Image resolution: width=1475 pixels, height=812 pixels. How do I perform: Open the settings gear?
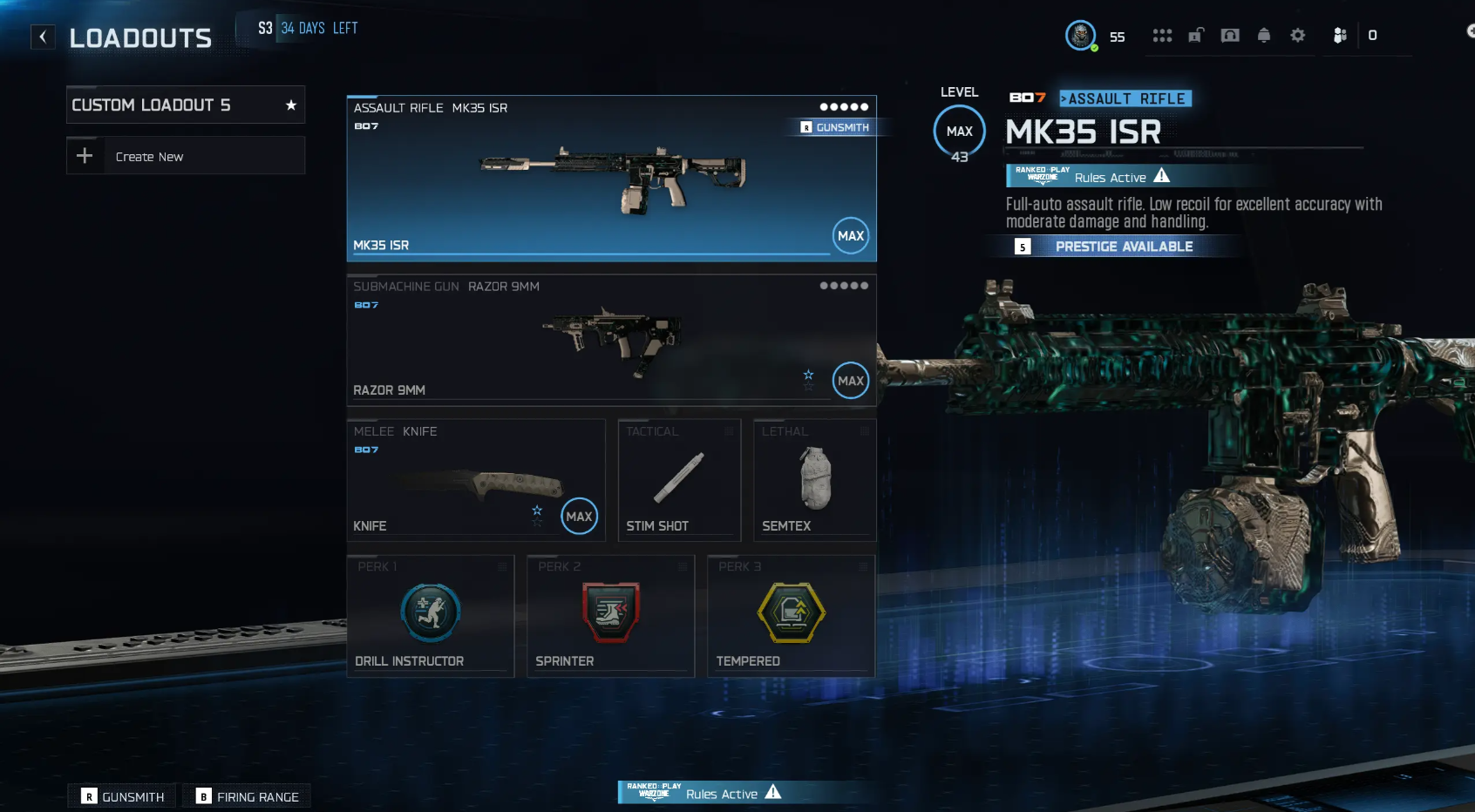coord(1297,36)
